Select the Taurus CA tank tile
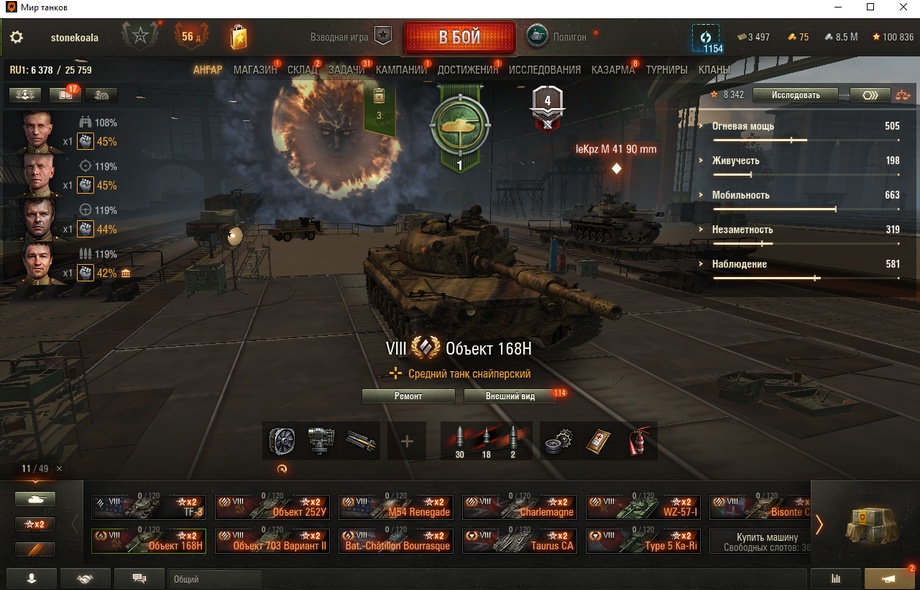The width and height of the screenshot is (920, 590). tap(519, 541)
